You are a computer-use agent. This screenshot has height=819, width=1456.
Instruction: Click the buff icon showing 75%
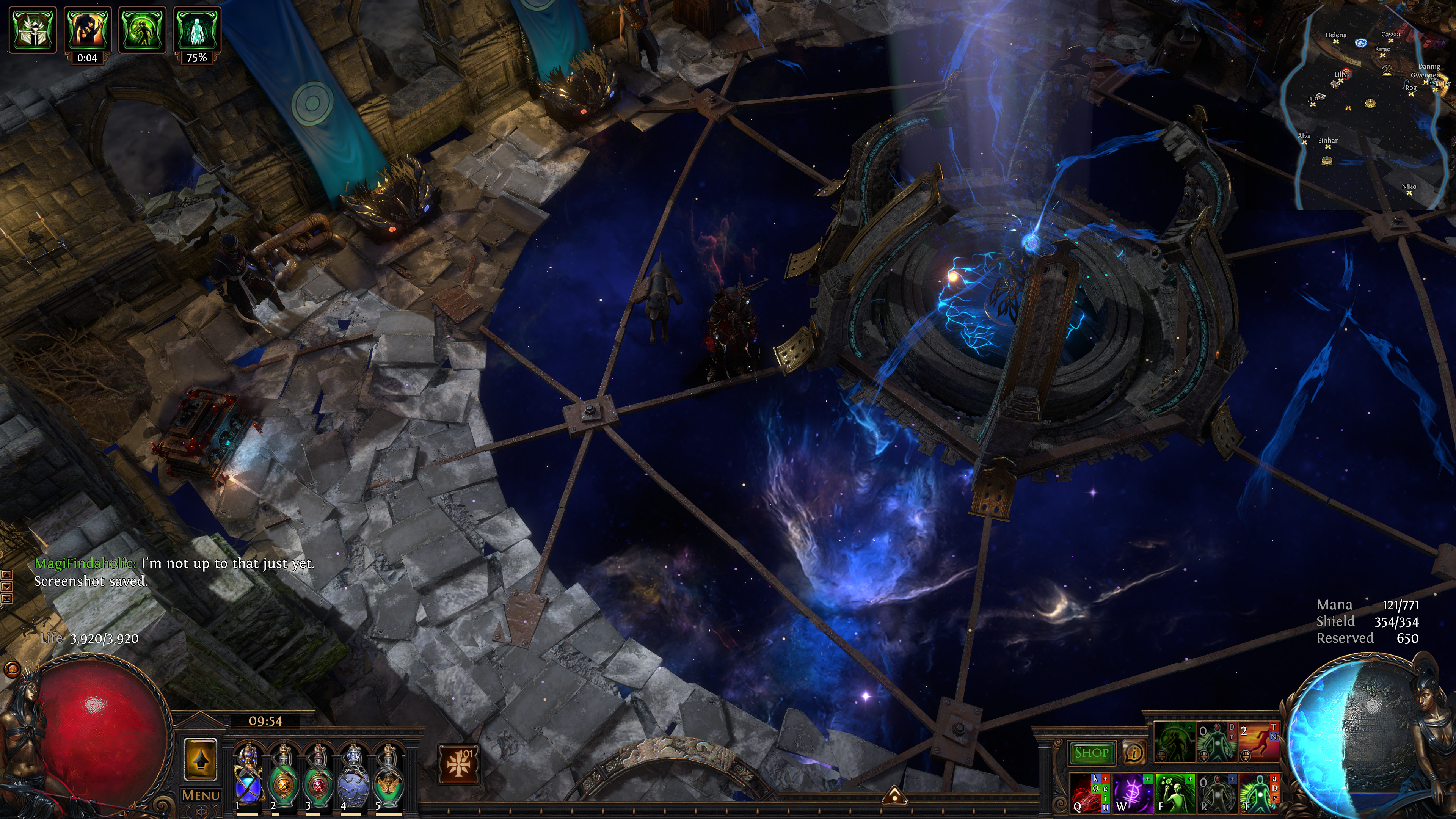point(197,30)
